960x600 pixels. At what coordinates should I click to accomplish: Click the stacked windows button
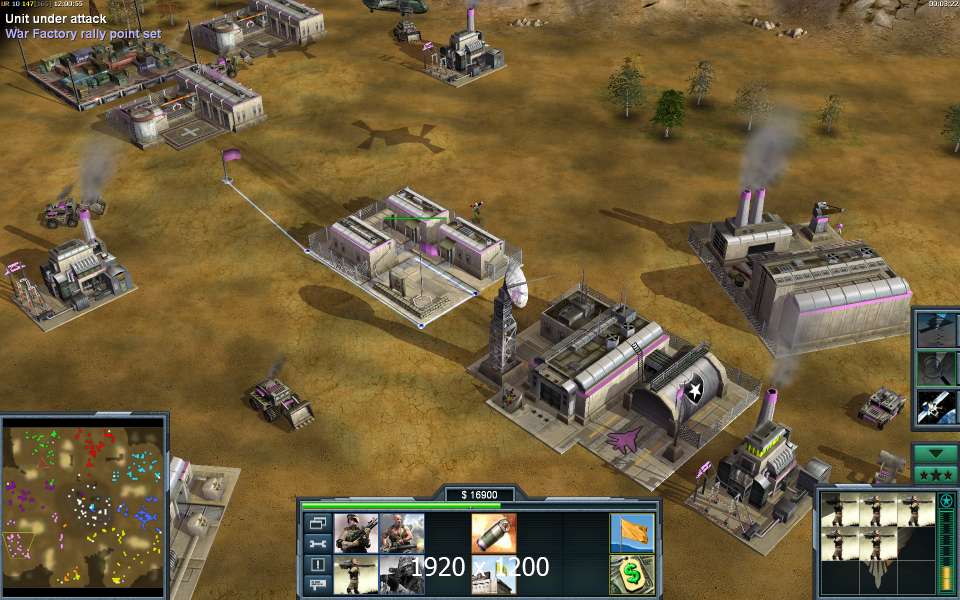click(317, 522)
